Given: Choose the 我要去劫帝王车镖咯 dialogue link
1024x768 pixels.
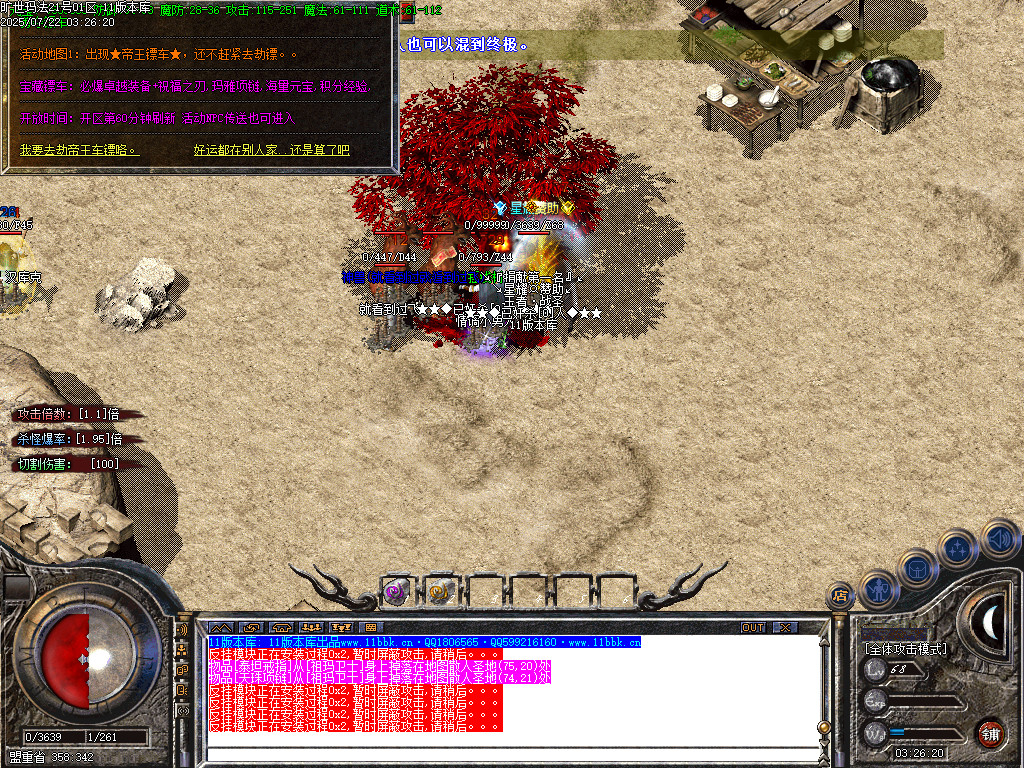Looking at the screenshot, I should [79, 150].
